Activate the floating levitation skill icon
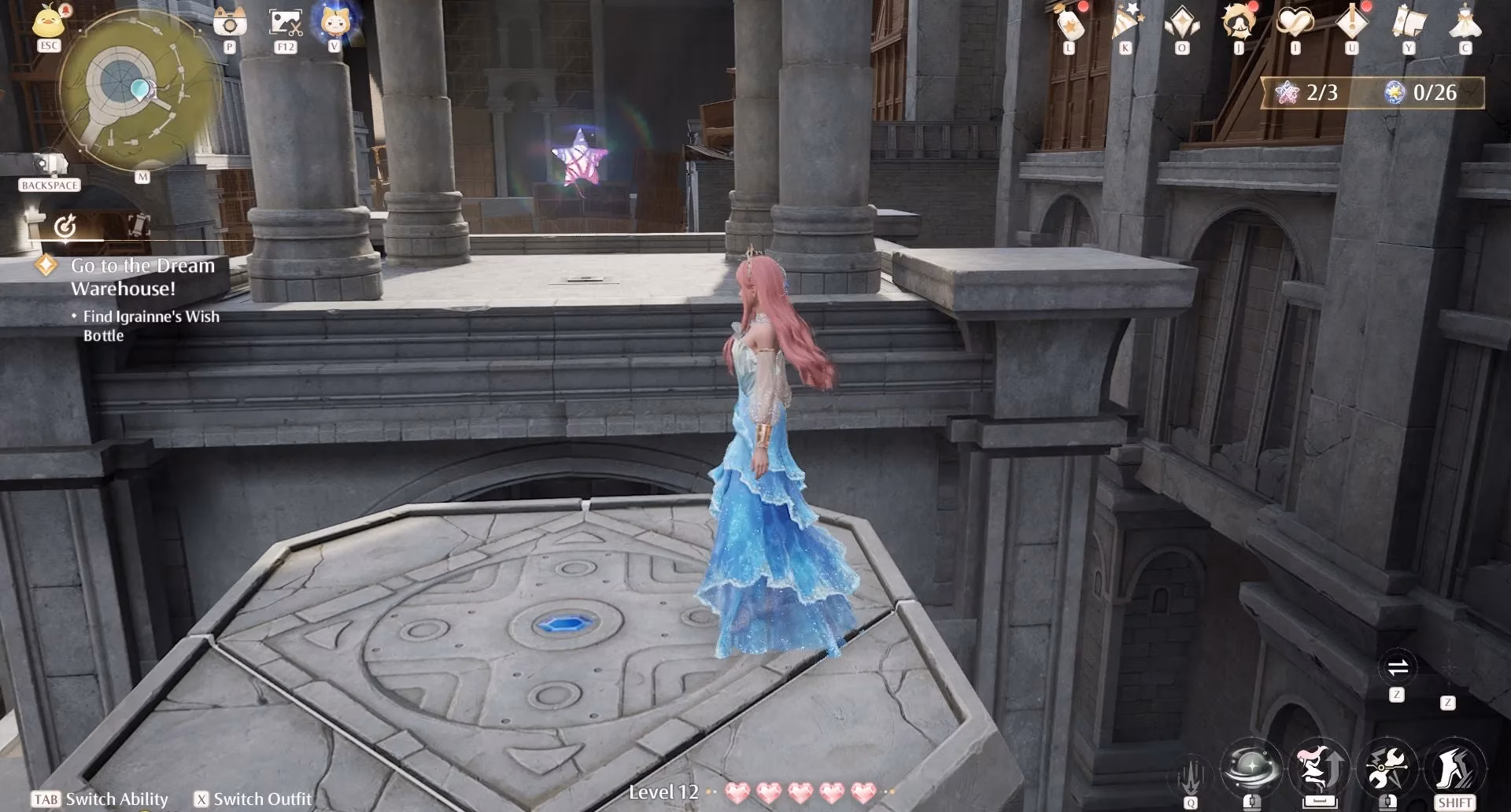Screen dimensions: 1511x812 pyautogui.click(x=1320, y=767)
